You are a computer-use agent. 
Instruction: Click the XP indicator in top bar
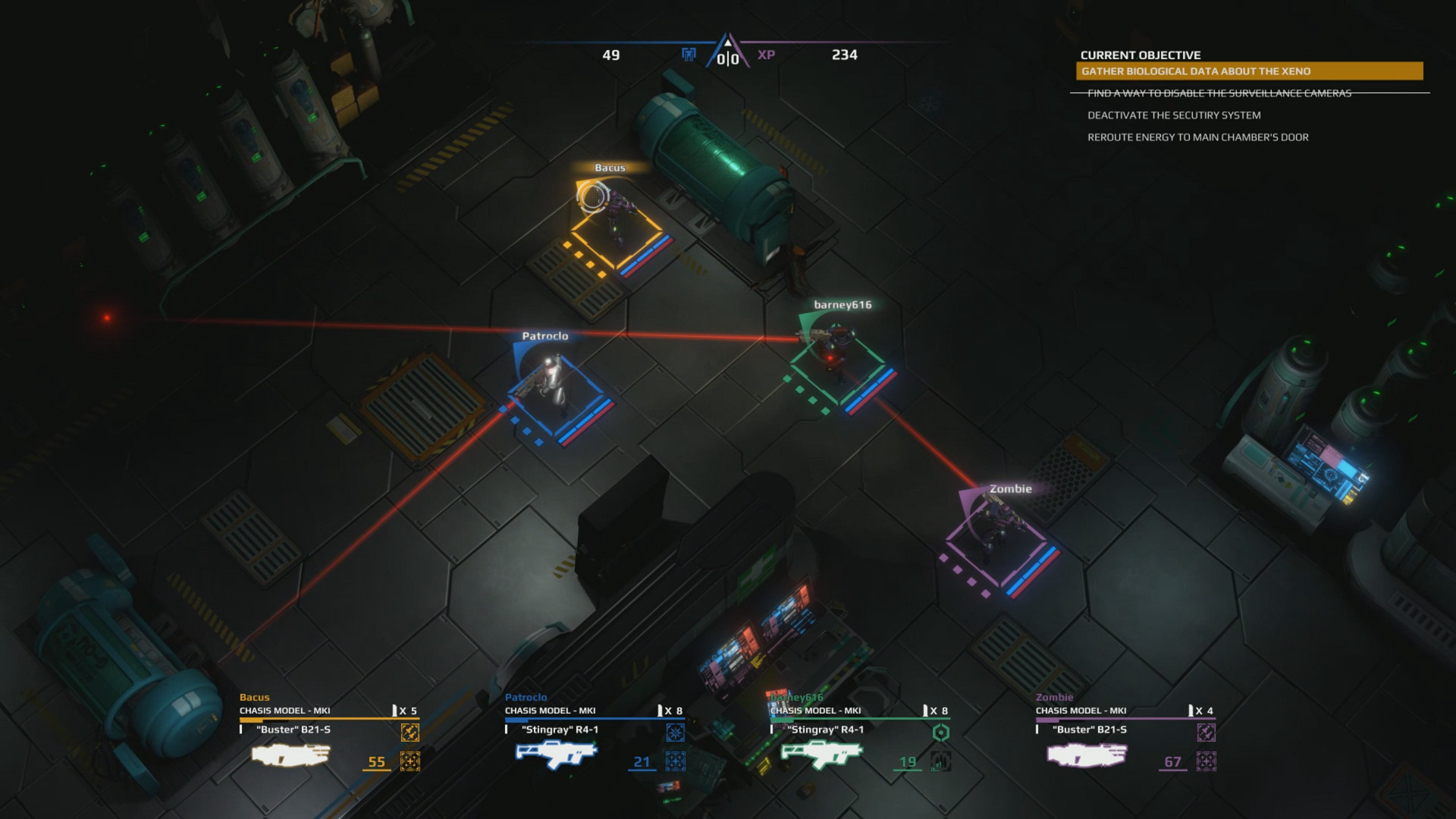766,55
